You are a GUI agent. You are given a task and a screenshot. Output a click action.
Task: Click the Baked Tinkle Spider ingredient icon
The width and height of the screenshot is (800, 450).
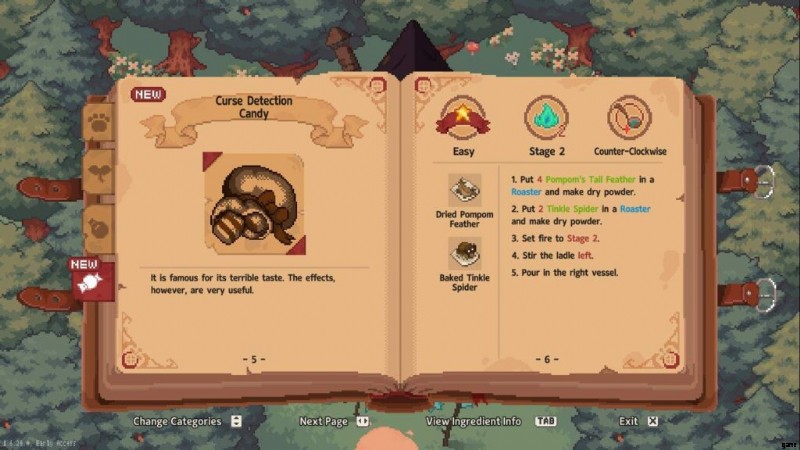point(464,253)
